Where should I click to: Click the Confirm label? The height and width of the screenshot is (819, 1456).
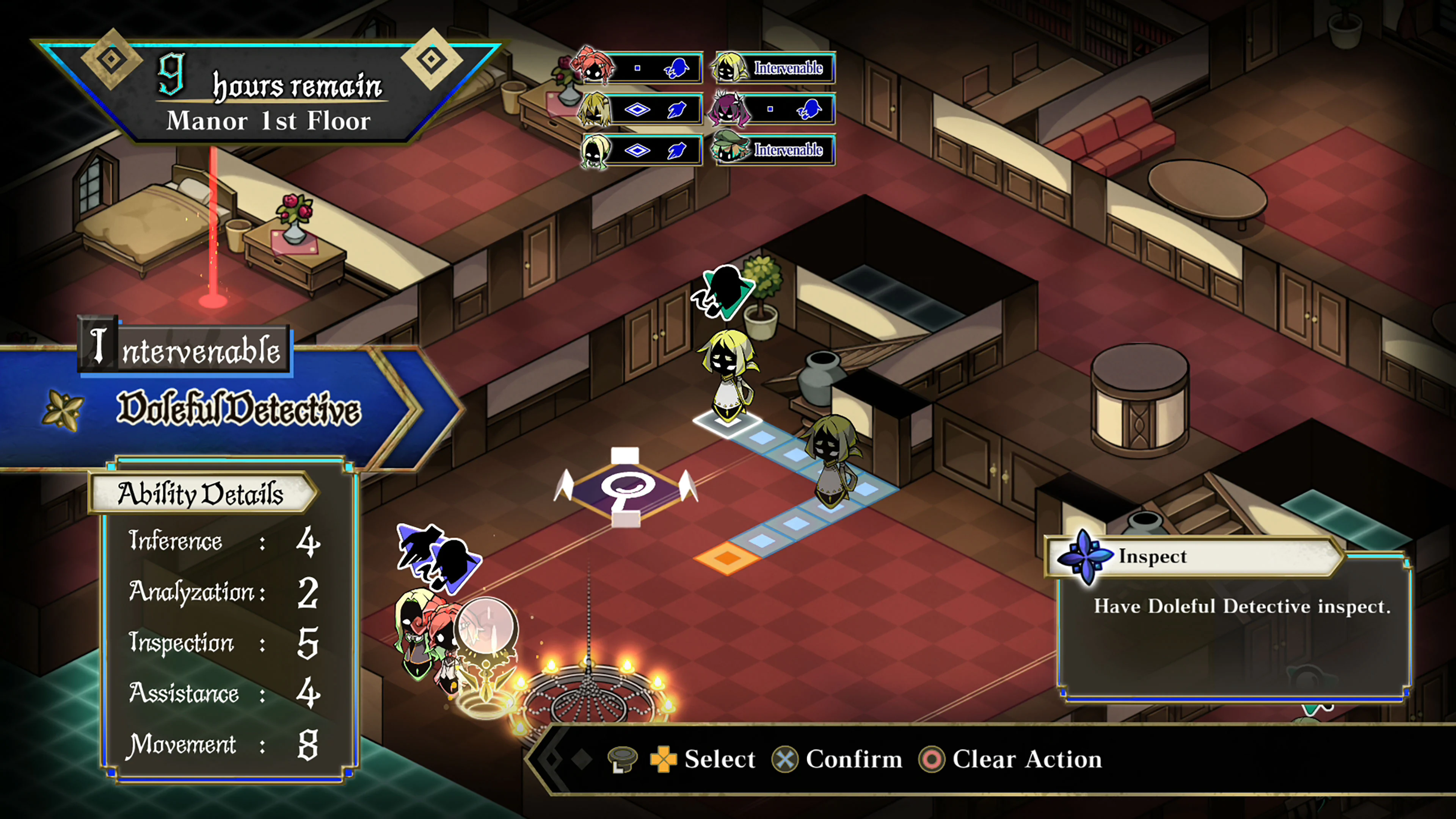(x=854, y=758)
